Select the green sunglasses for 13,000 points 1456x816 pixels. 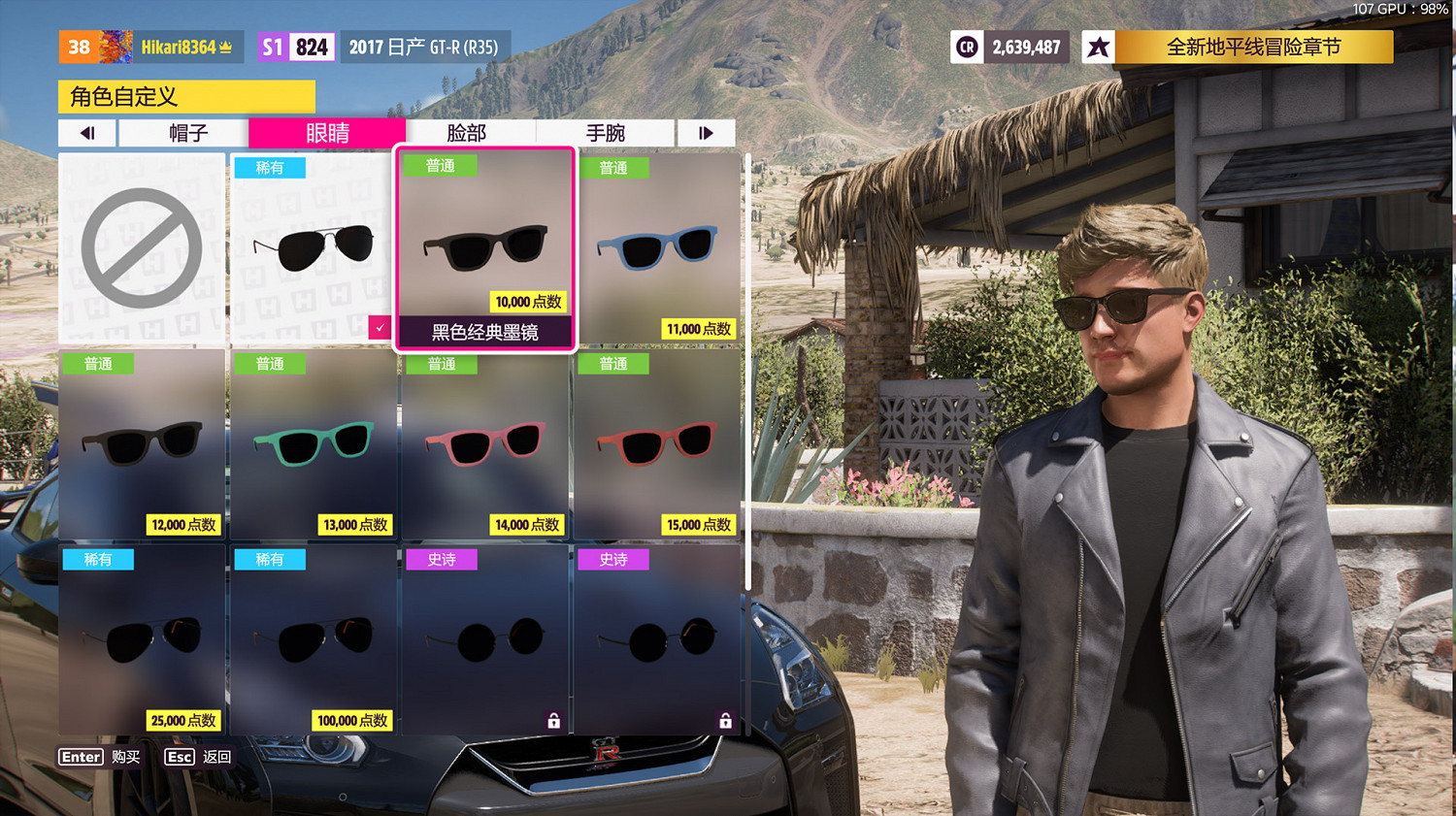313,444
